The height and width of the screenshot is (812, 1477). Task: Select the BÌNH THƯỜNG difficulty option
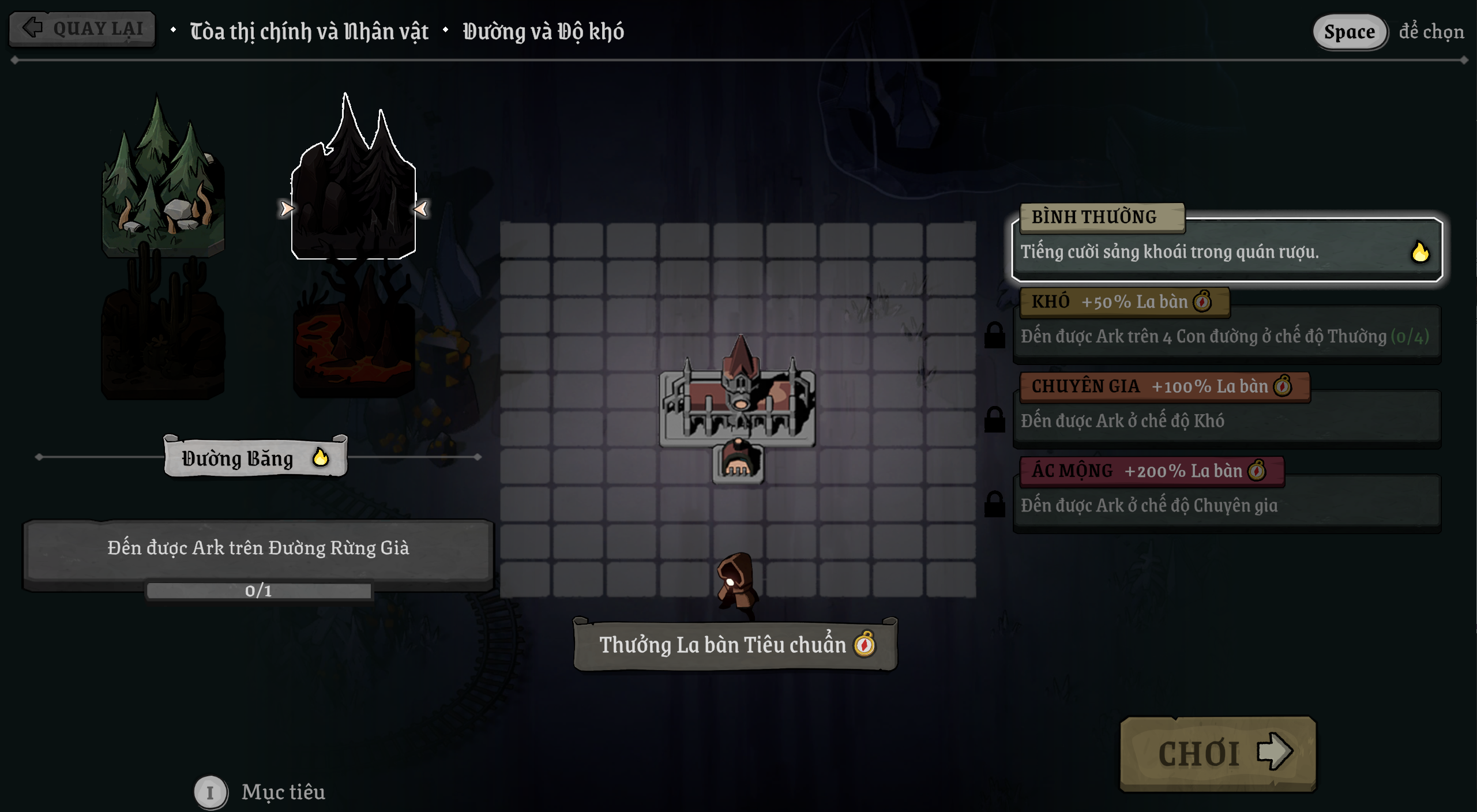click(x=1227, y=250)
